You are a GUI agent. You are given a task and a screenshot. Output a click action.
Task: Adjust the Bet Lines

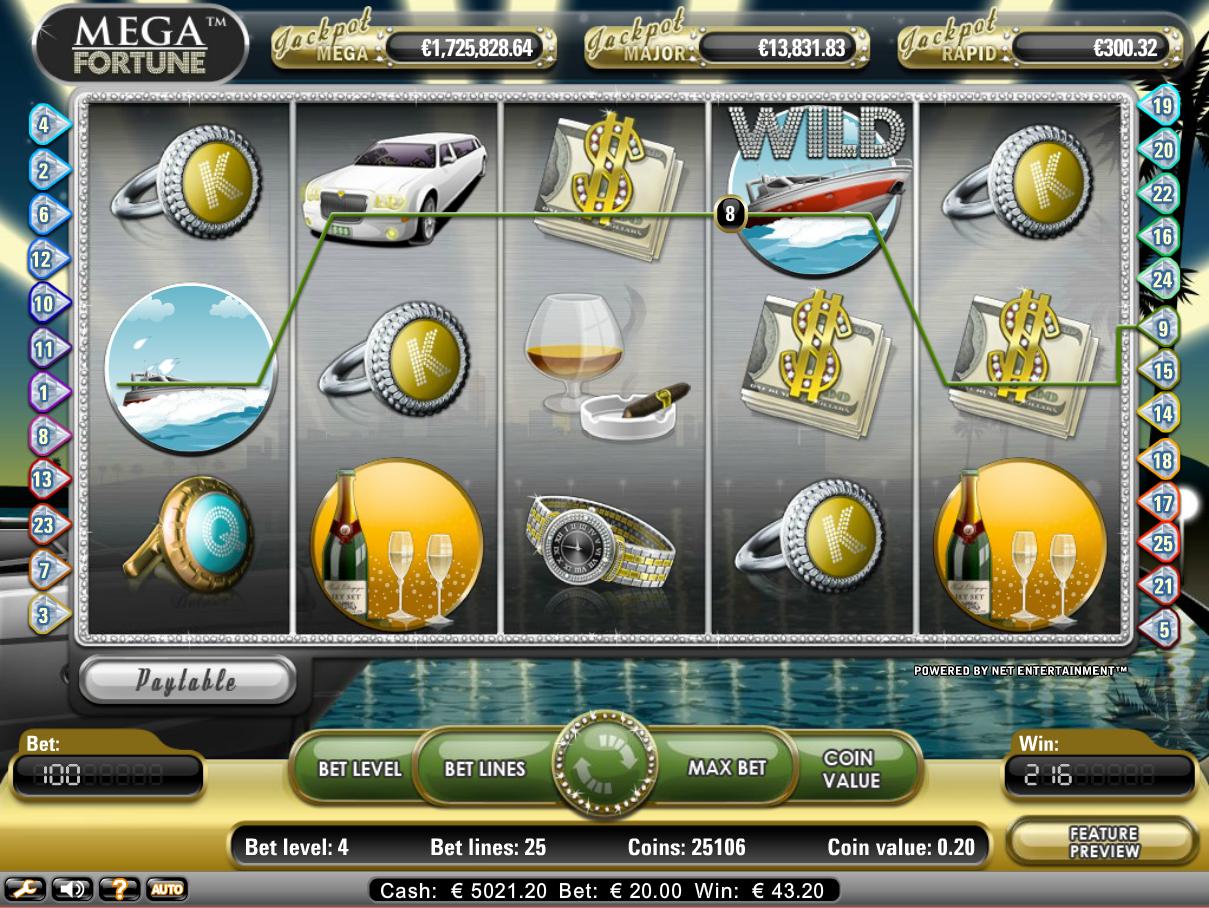coord(485,768)
